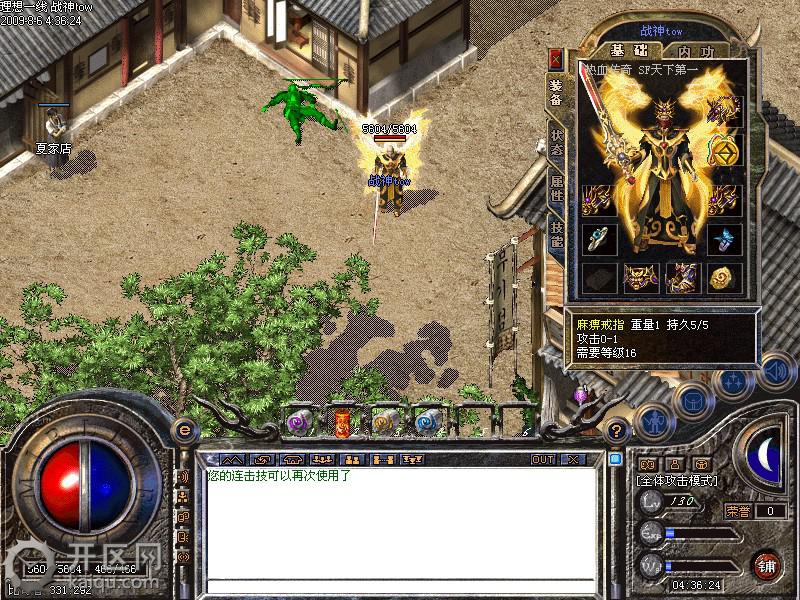The image size is (800, 600).
Task: Toggle the sound speaker button
Action: coord(775,372)
